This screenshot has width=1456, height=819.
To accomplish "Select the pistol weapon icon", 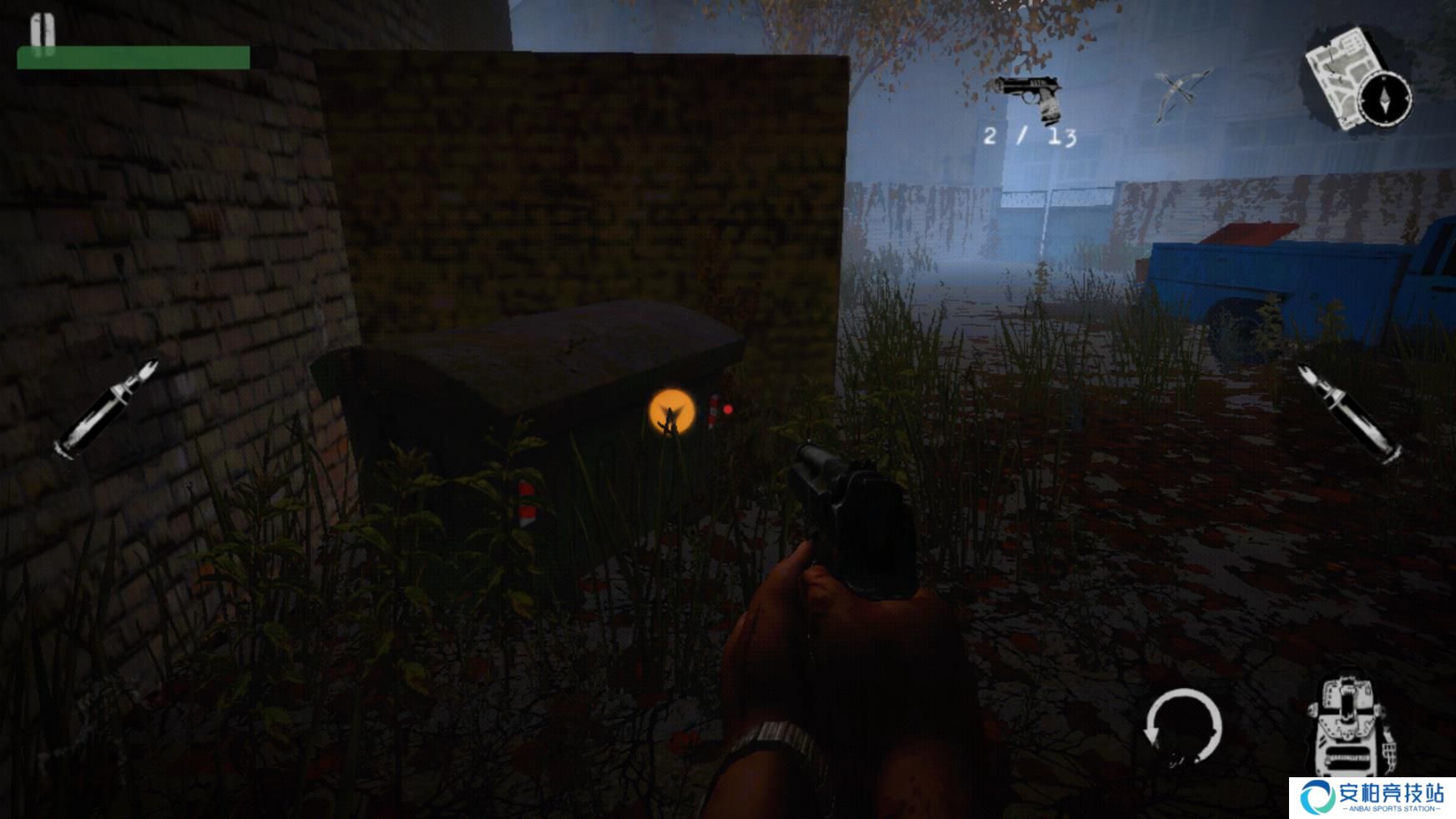I will [x=1029, y=97].
